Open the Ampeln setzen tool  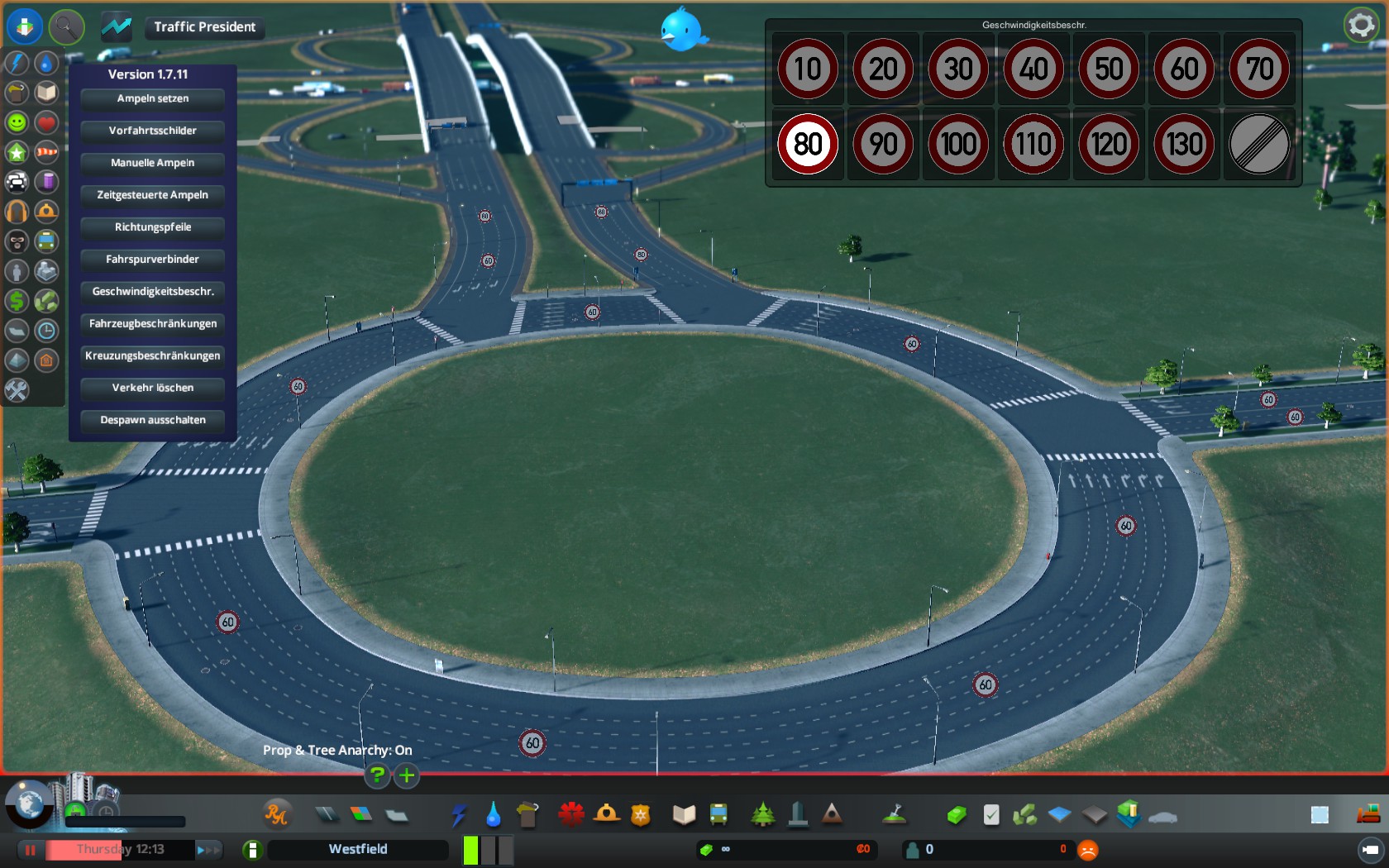(x=153, y=98)
